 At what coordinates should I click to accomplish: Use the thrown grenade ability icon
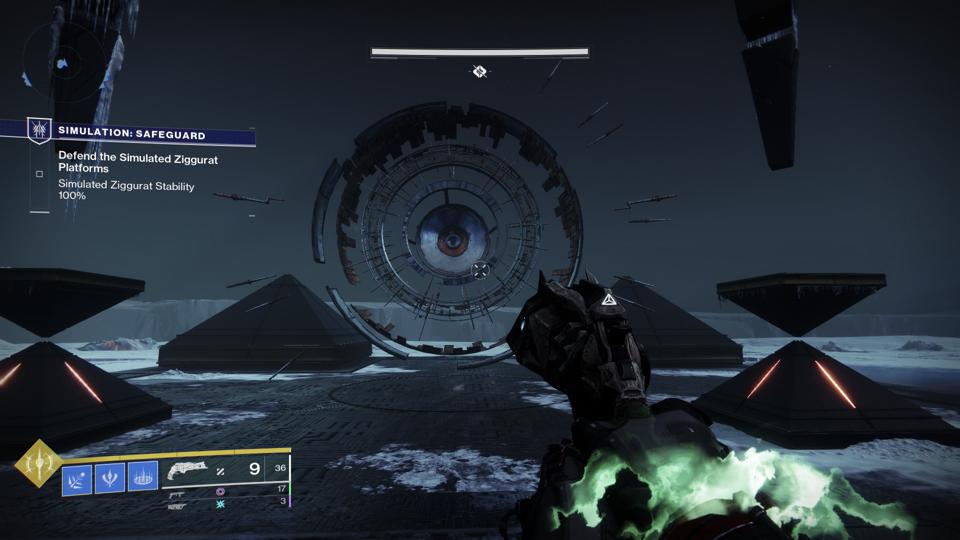(77, 480)
